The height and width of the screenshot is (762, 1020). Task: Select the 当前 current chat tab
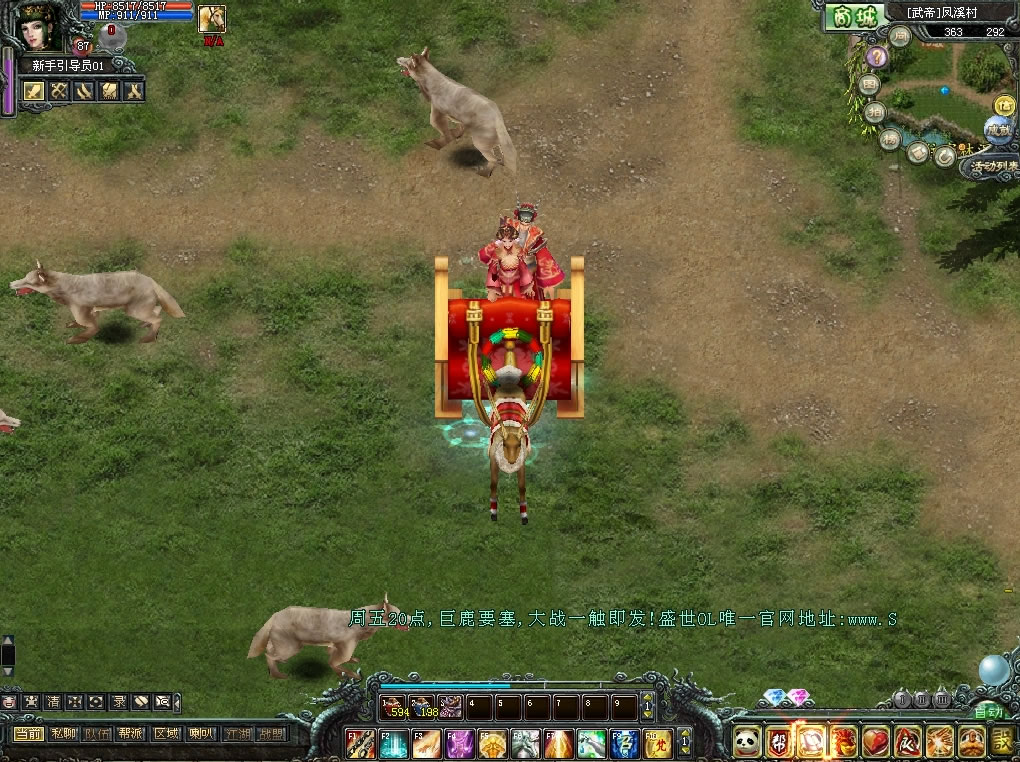pyautogui.click(x=28, y=734)
